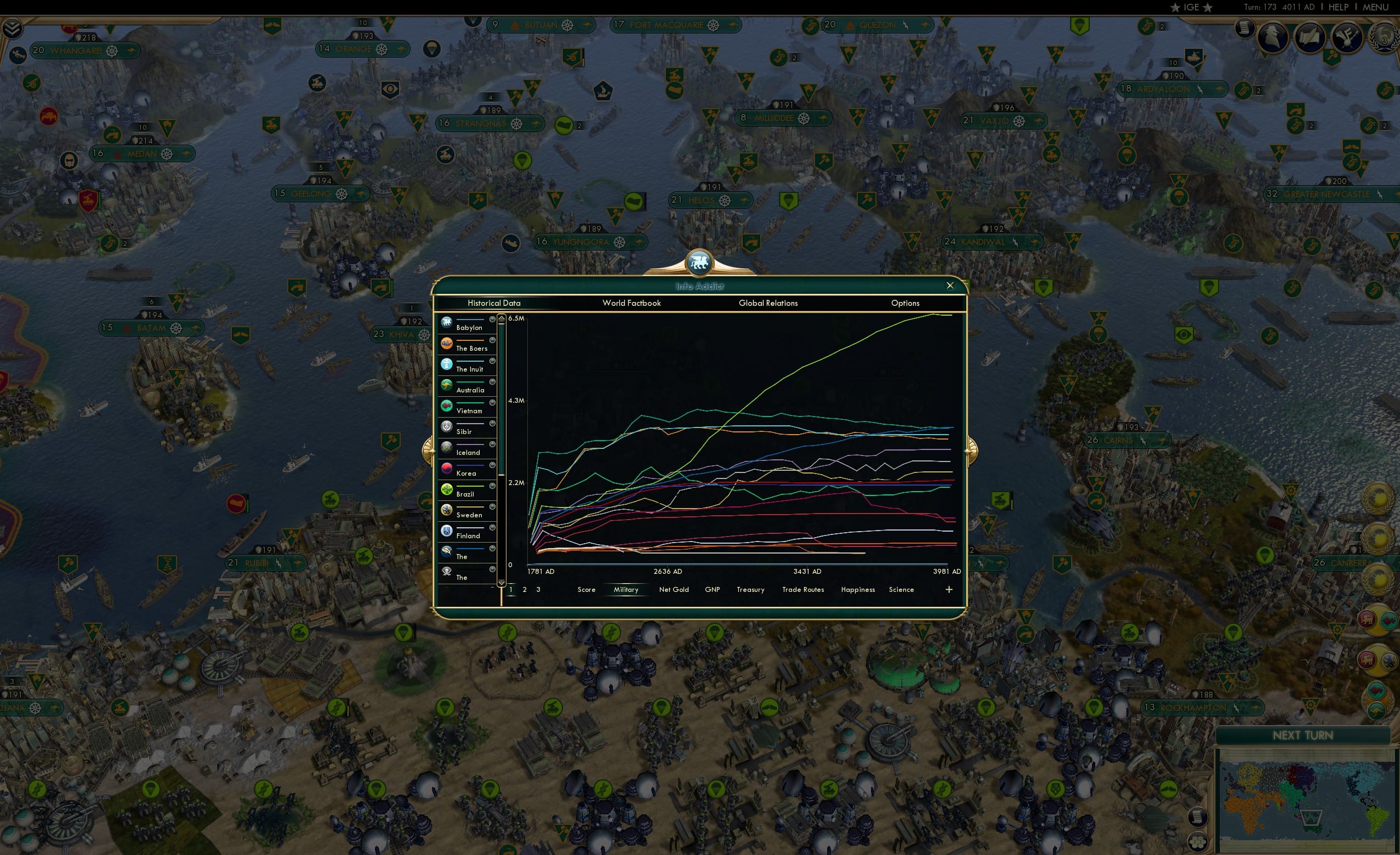Click the great person silhouette icon top-right
Image resolution: width=1400 pixels, height=855 pixels.
point(1272,37)
